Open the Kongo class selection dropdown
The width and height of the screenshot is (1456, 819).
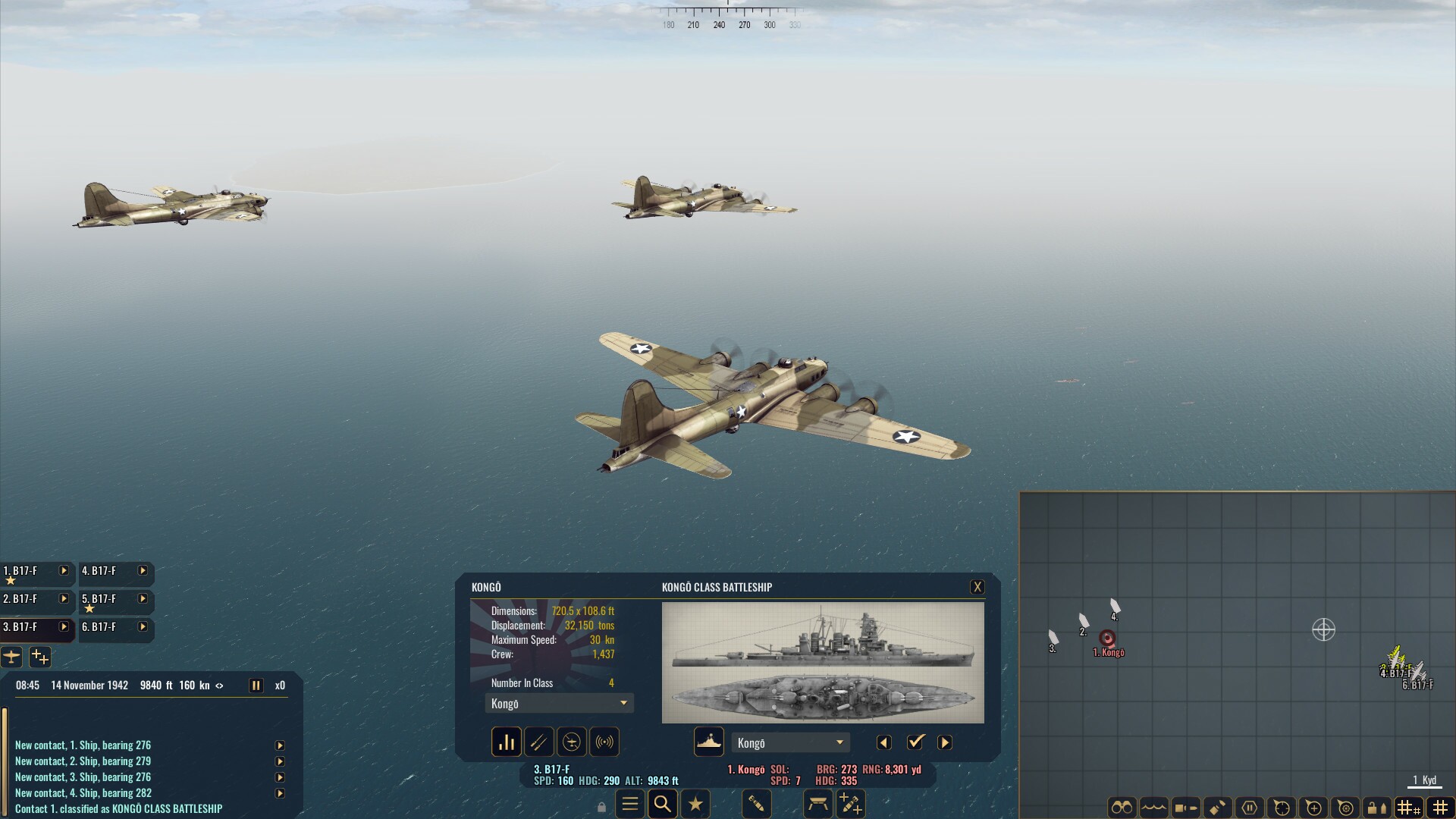pyautogui.click(x=559, y=703)
